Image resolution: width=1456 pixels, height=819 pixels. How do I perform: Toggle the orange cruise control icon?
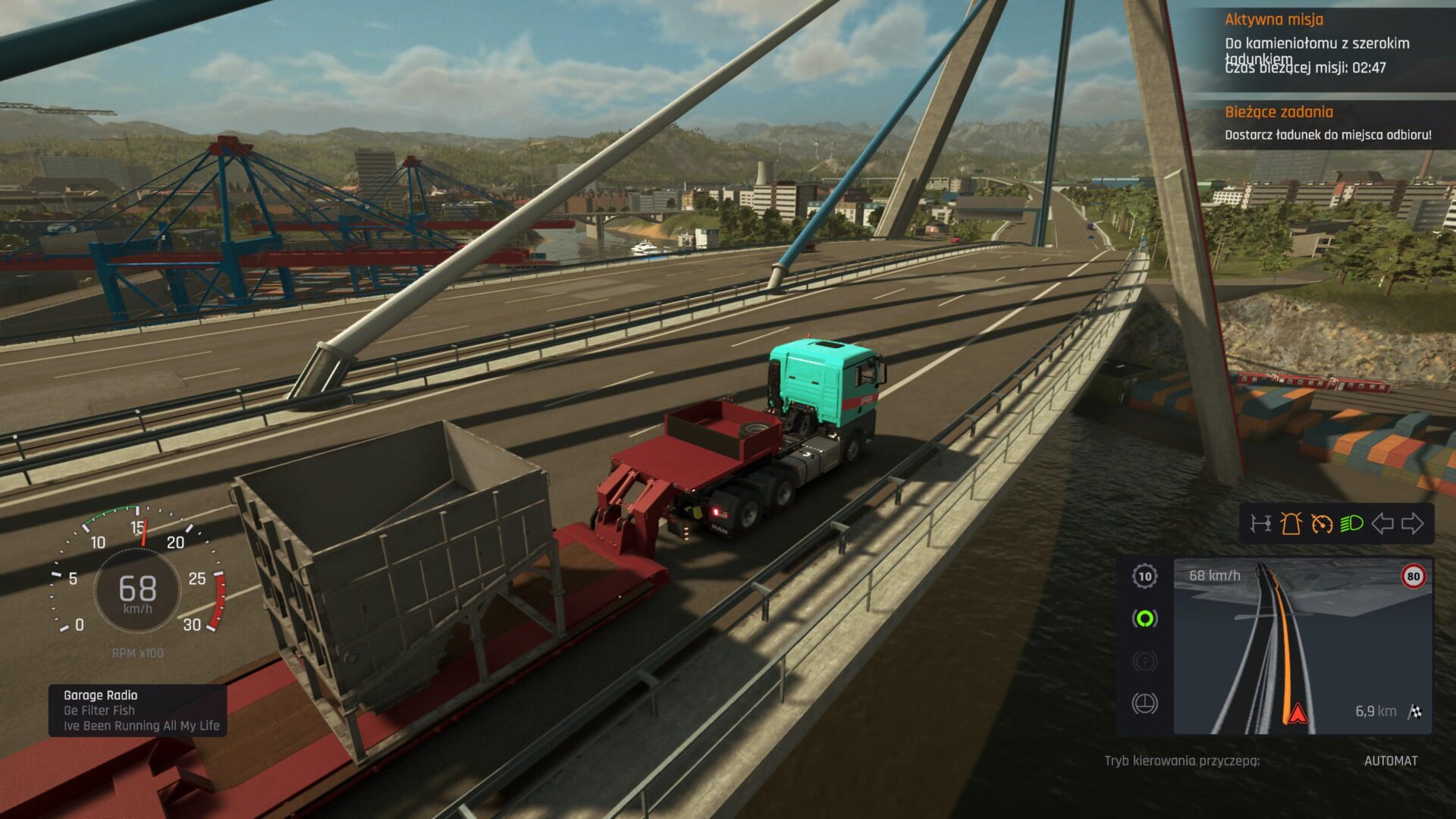point(1322,523)
